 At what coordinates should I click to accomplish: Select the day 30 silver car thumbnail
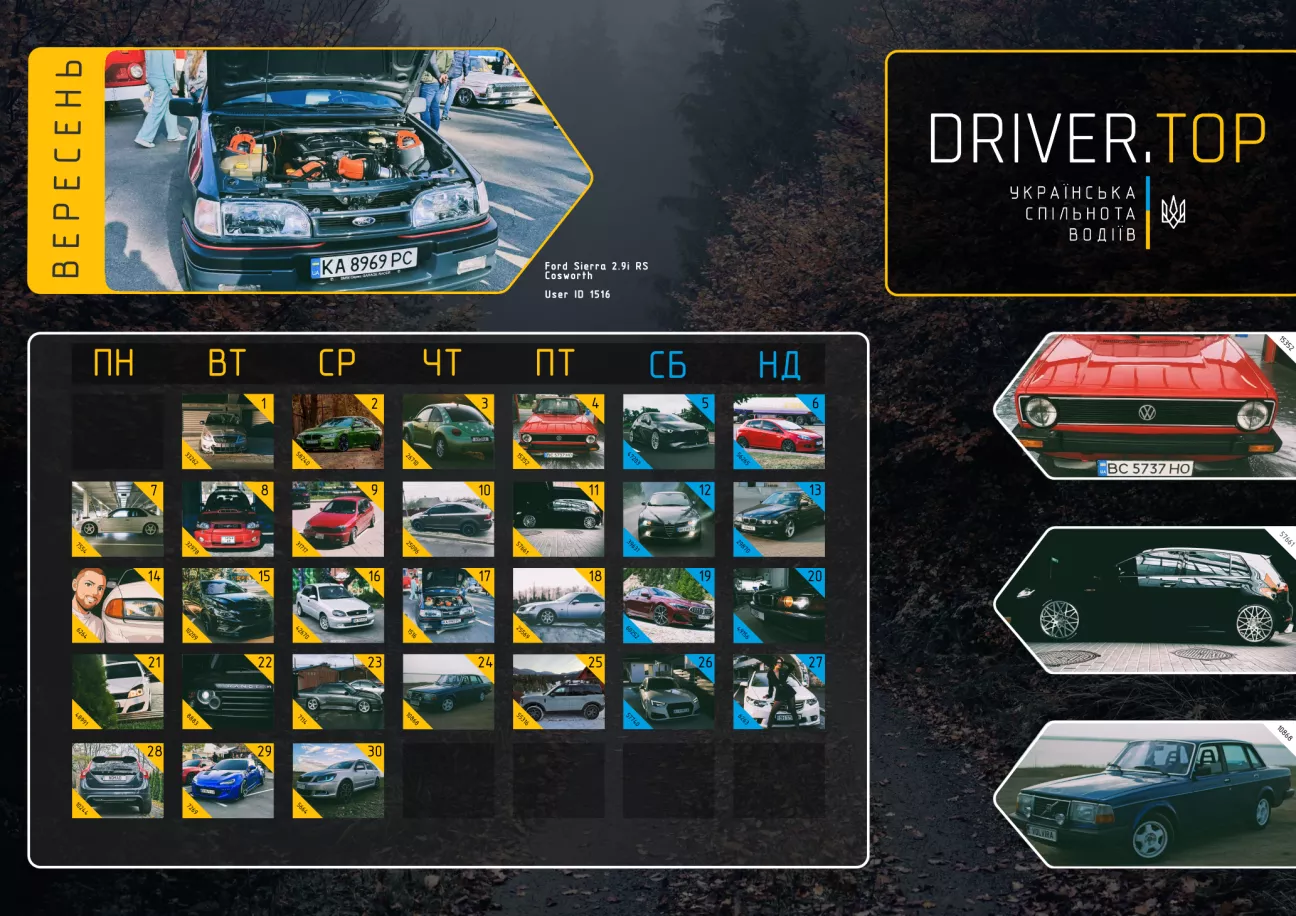(x=337, y=780)
